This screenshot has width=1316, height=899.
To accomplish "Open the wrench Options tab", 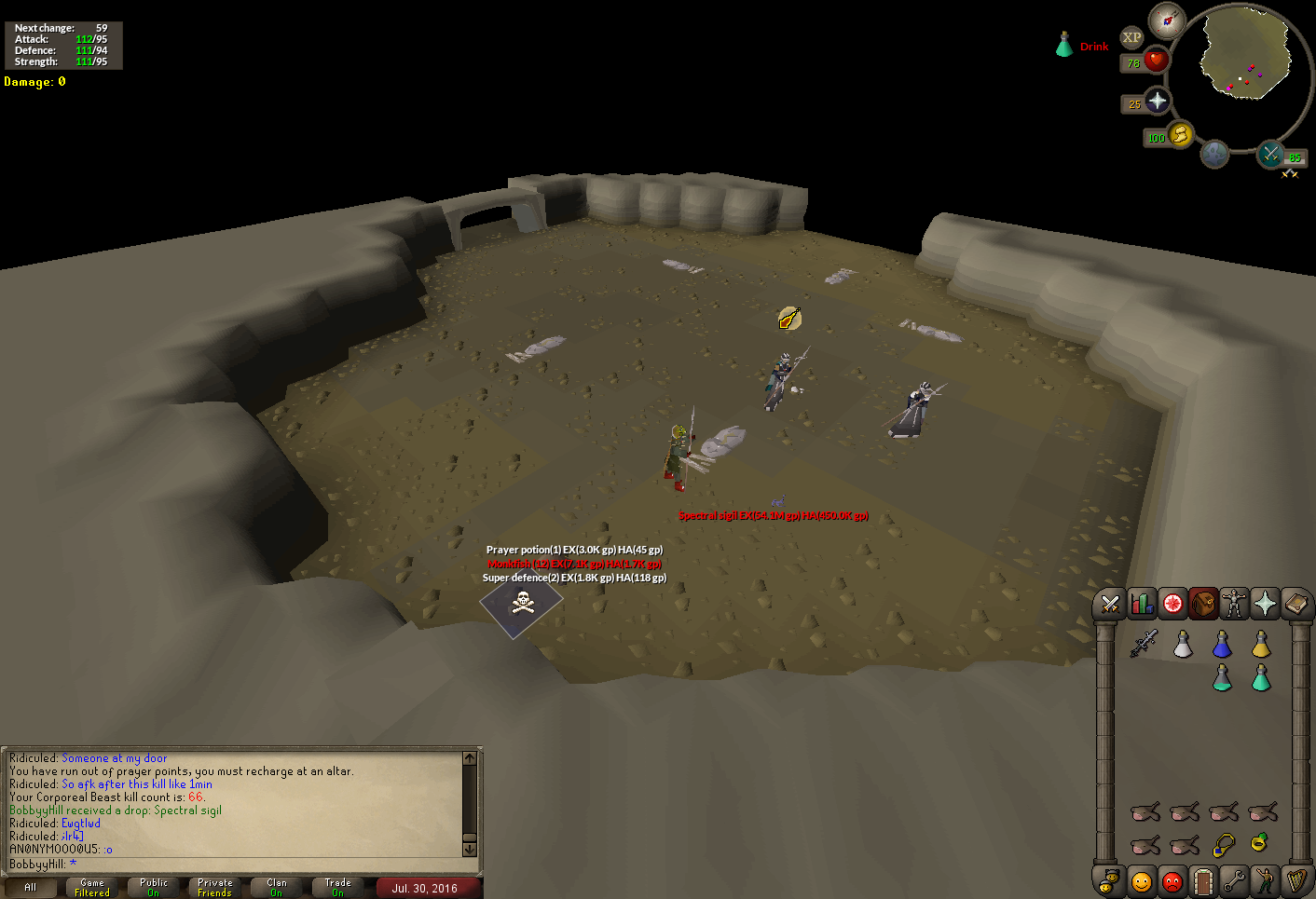I will (1234, 880).
